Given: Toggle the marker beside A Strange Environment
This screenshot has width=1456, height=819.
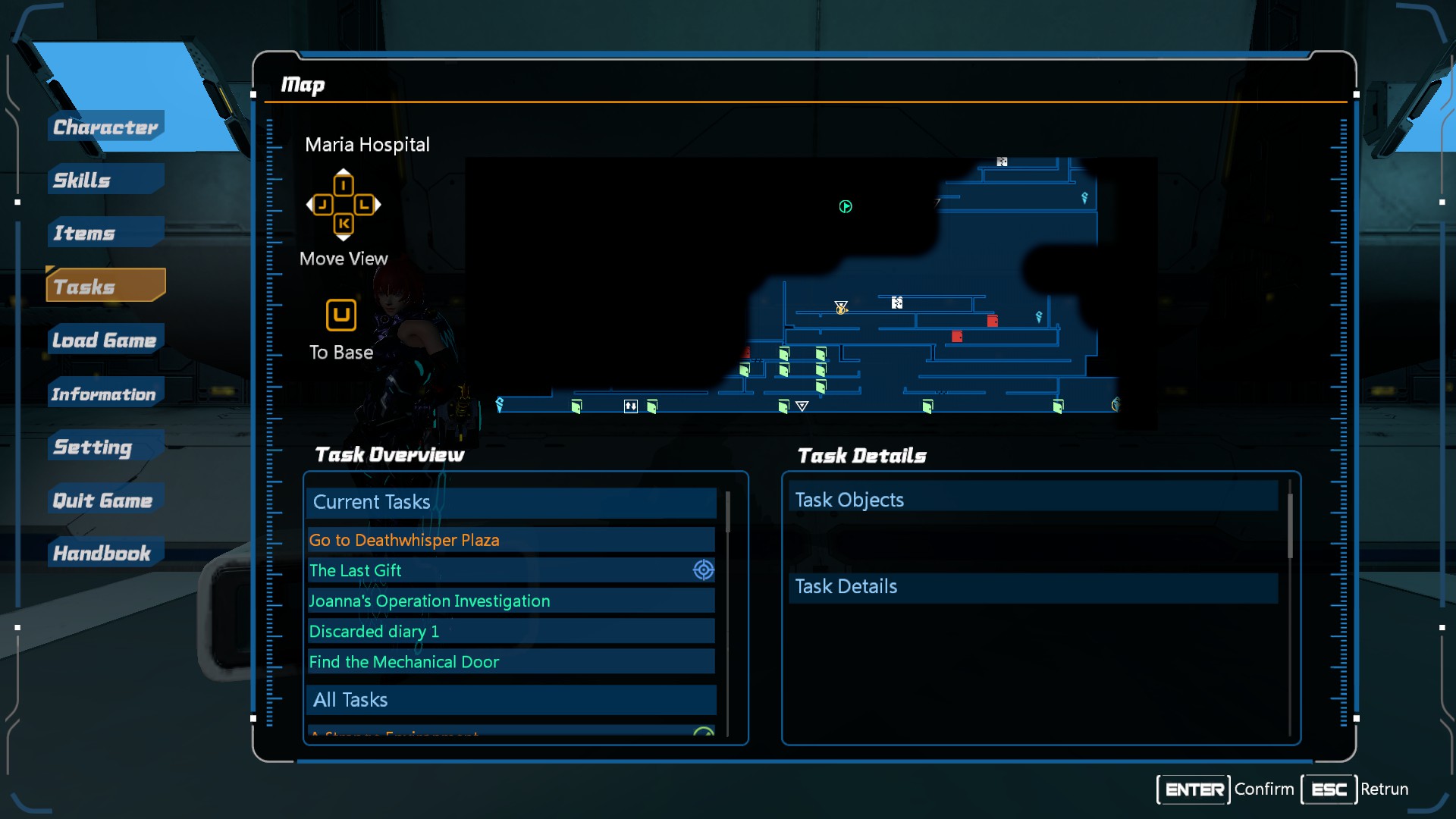Looking at the screenshot, I should tap(704, 733).
